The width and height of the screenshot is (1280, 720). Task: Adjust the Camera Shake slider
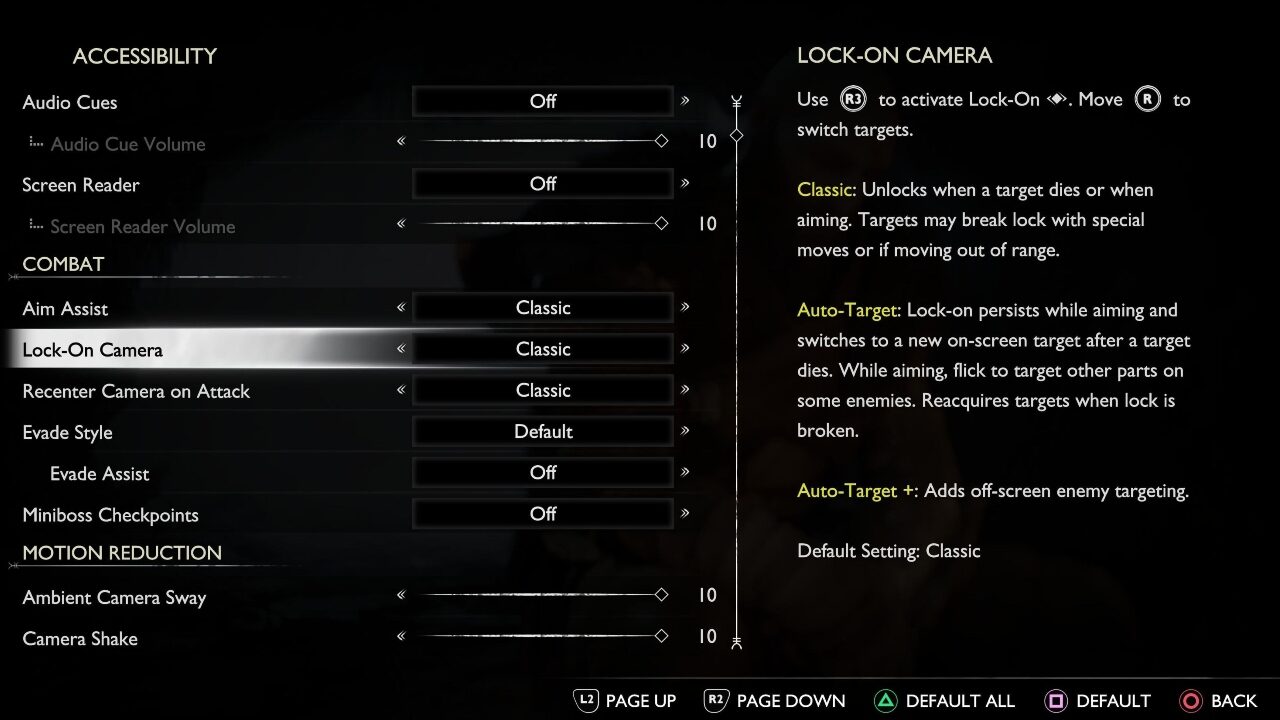(x=540, y=636)
